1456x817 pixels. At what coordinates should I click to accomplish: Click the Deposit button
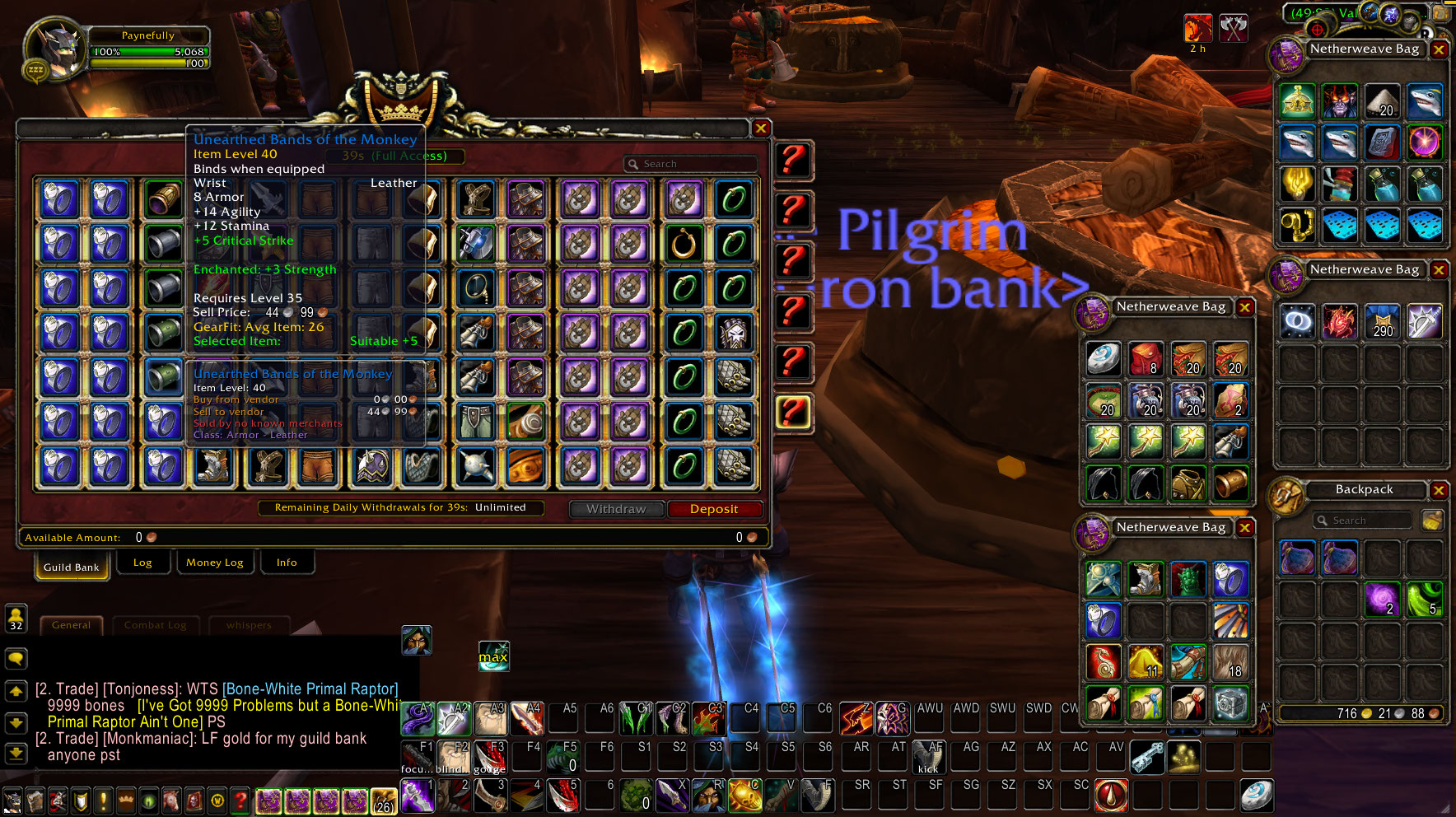coord(714,509)
